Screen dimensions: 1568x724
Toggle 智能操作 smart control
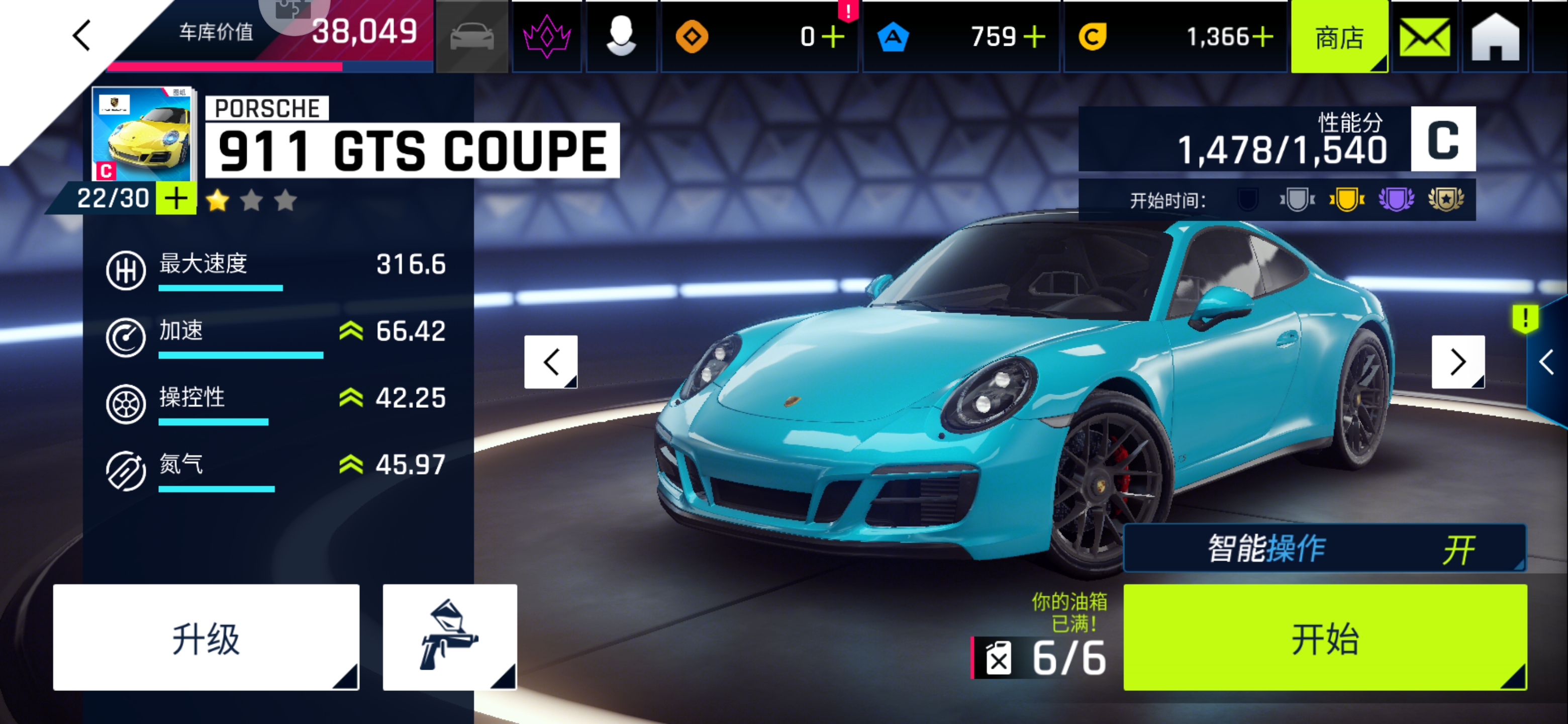[1325, 549]
